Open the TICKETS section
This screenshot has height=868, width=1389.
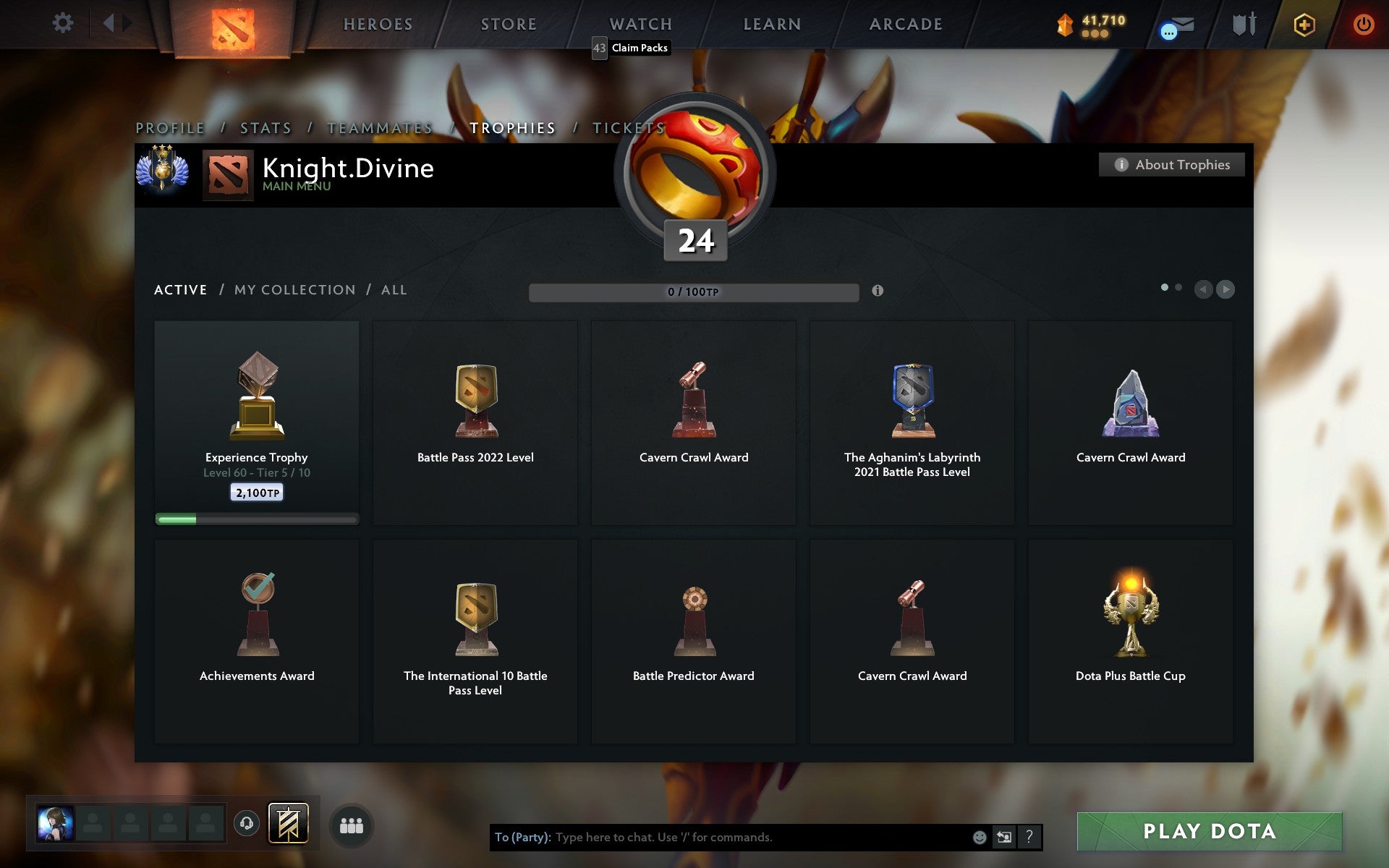tap(629, 127)
